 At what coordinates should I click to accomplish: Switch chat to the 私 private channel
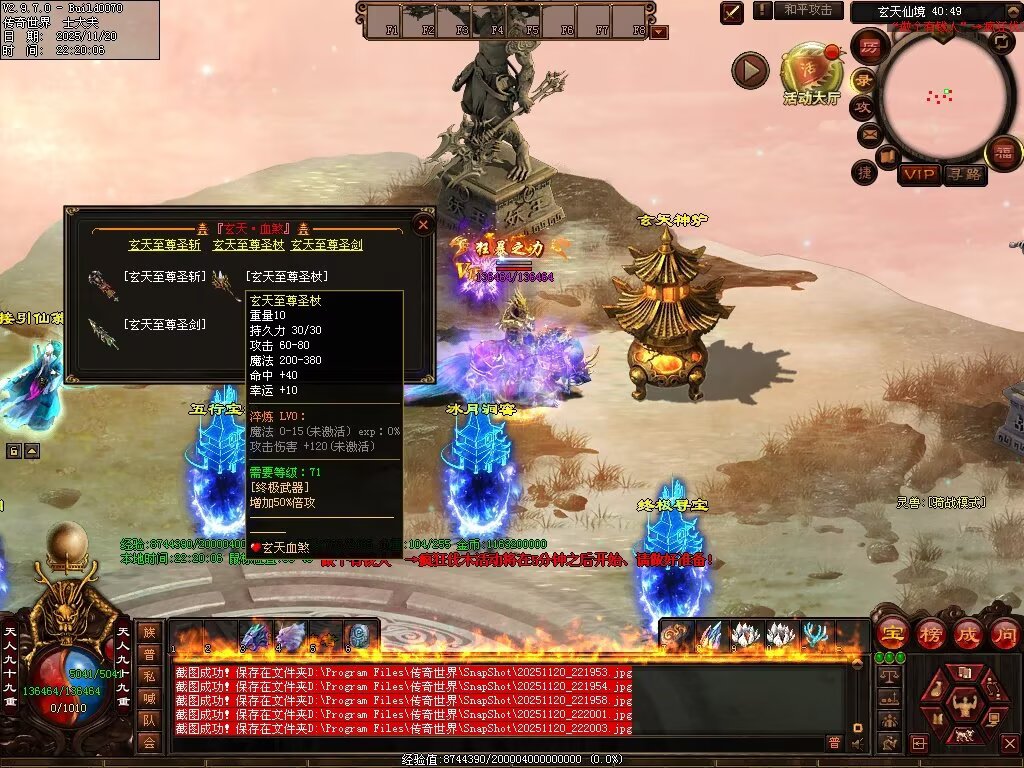pos(148,675)
